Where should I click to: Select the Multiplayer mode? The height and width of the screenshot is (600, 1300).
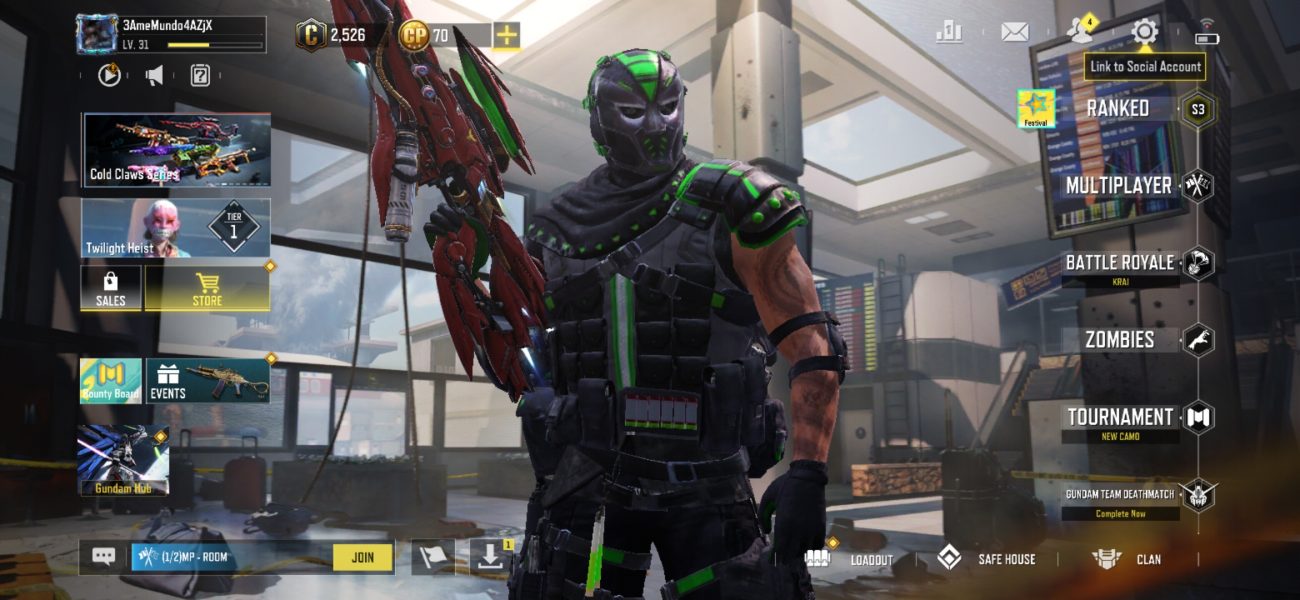click(1118, 185)
